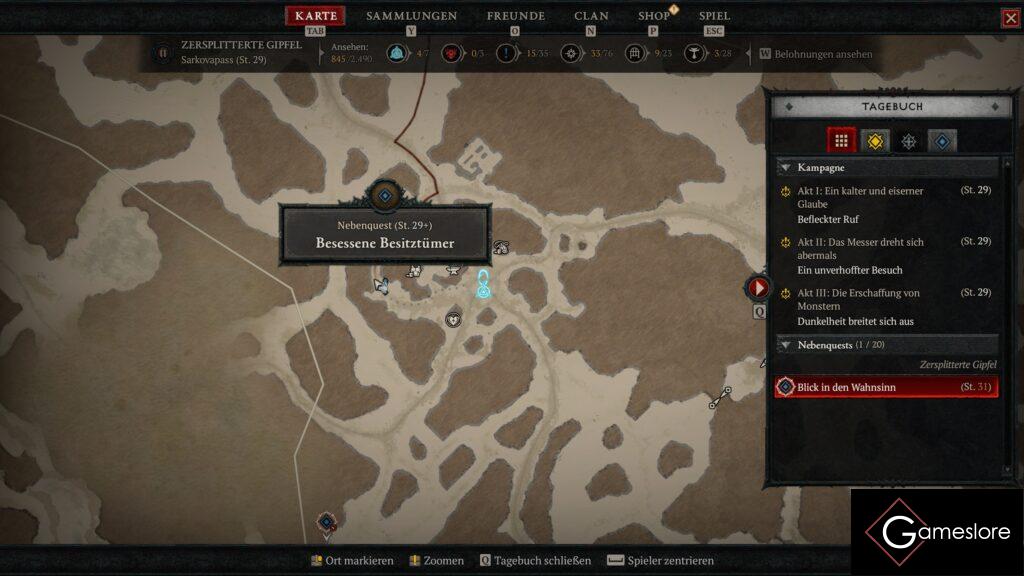Open the Freunde tab

[515, 16]
